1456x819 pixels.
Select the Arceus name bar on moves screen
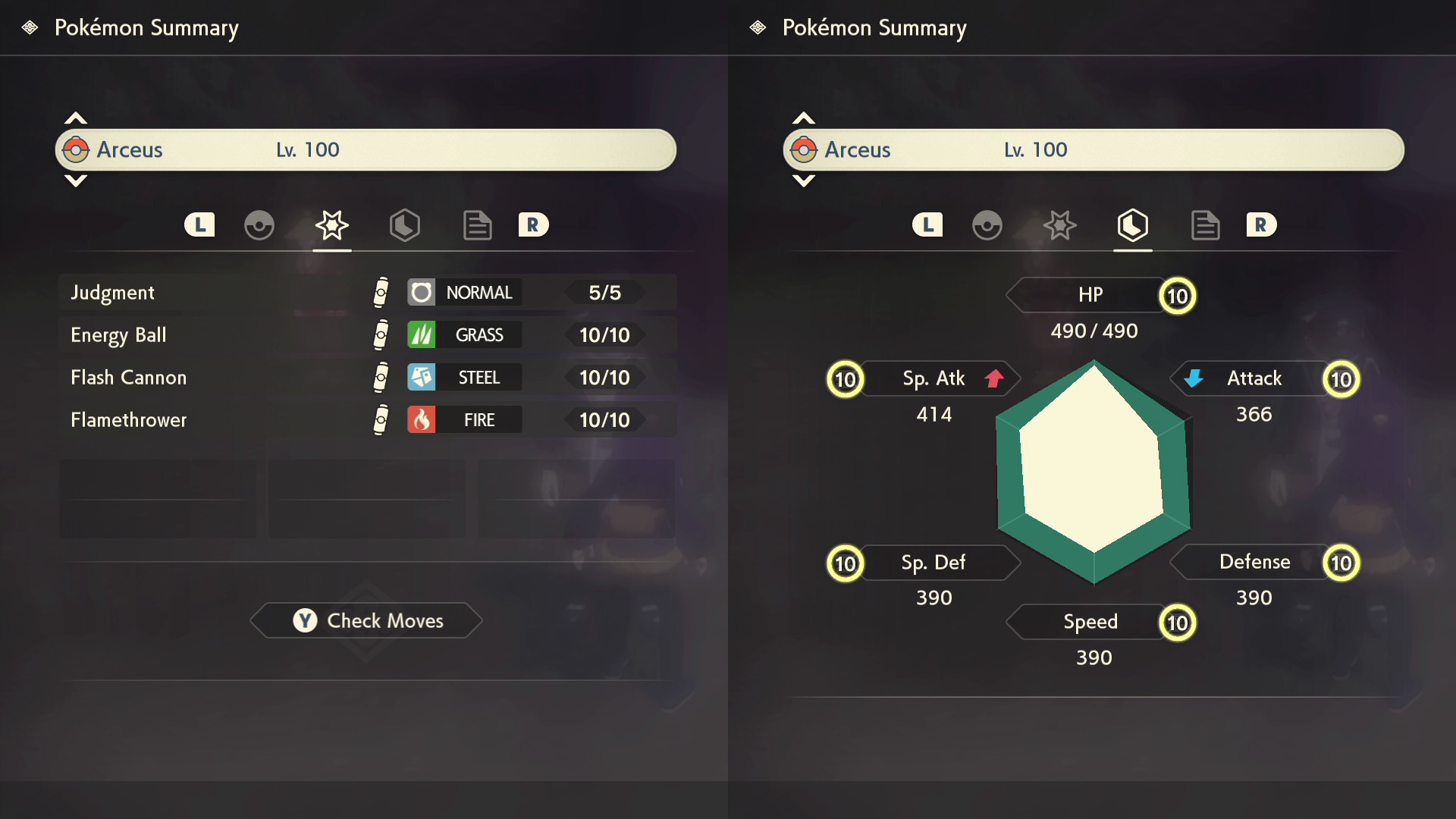[x=366, y=149]
